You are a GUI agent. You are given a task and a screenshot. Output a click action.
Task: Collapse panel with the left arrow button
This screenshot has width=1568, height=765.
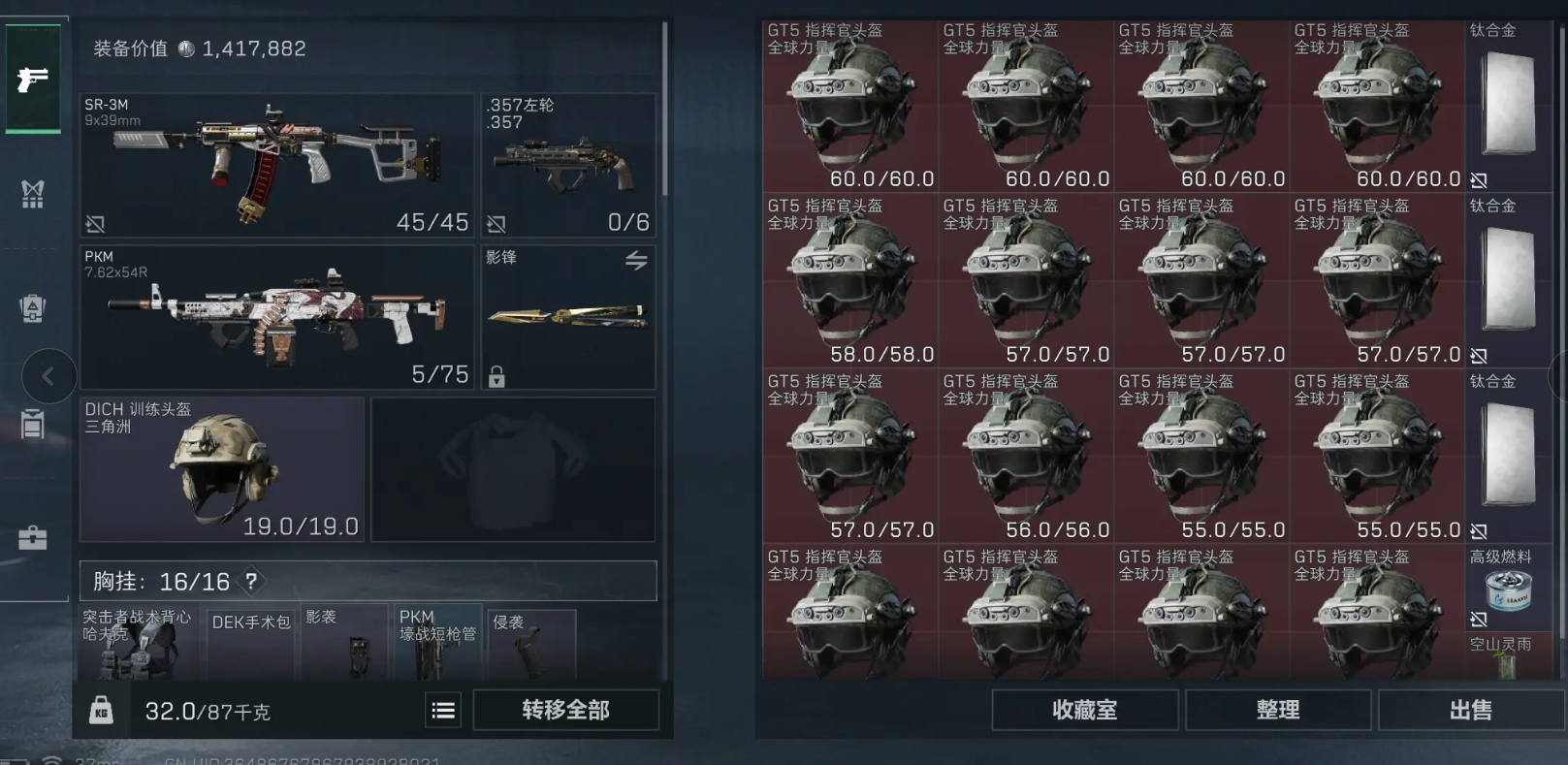[48, 376]
